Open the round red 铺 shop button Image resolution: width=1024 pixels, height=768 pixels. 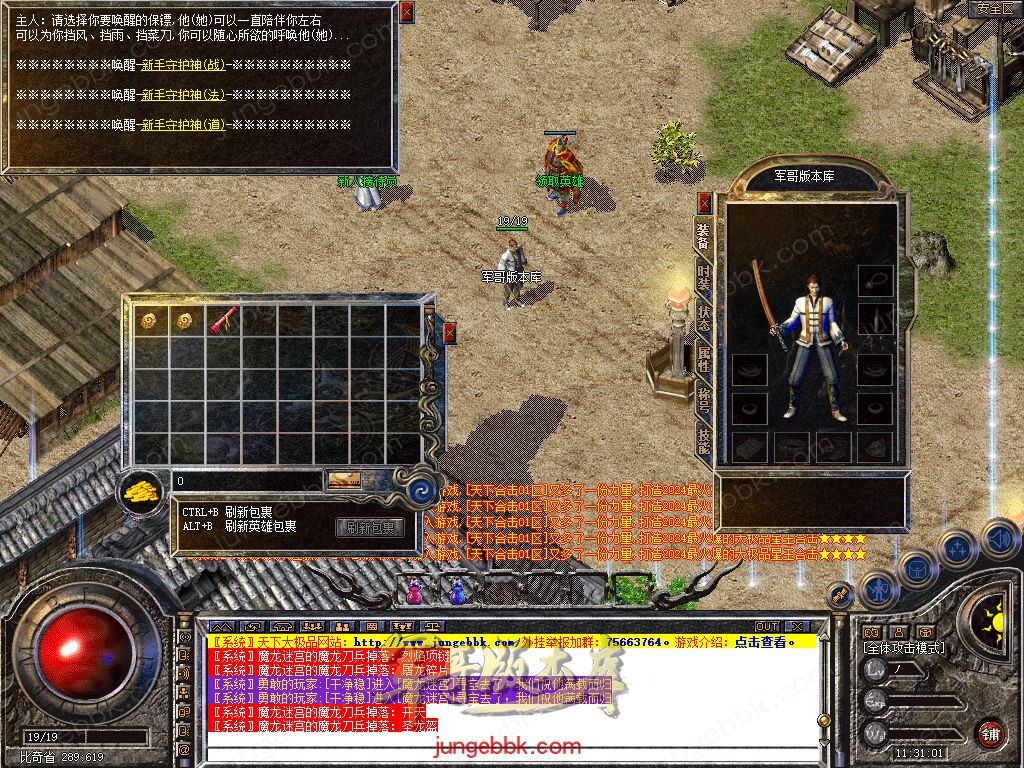[x=989, y=732]
